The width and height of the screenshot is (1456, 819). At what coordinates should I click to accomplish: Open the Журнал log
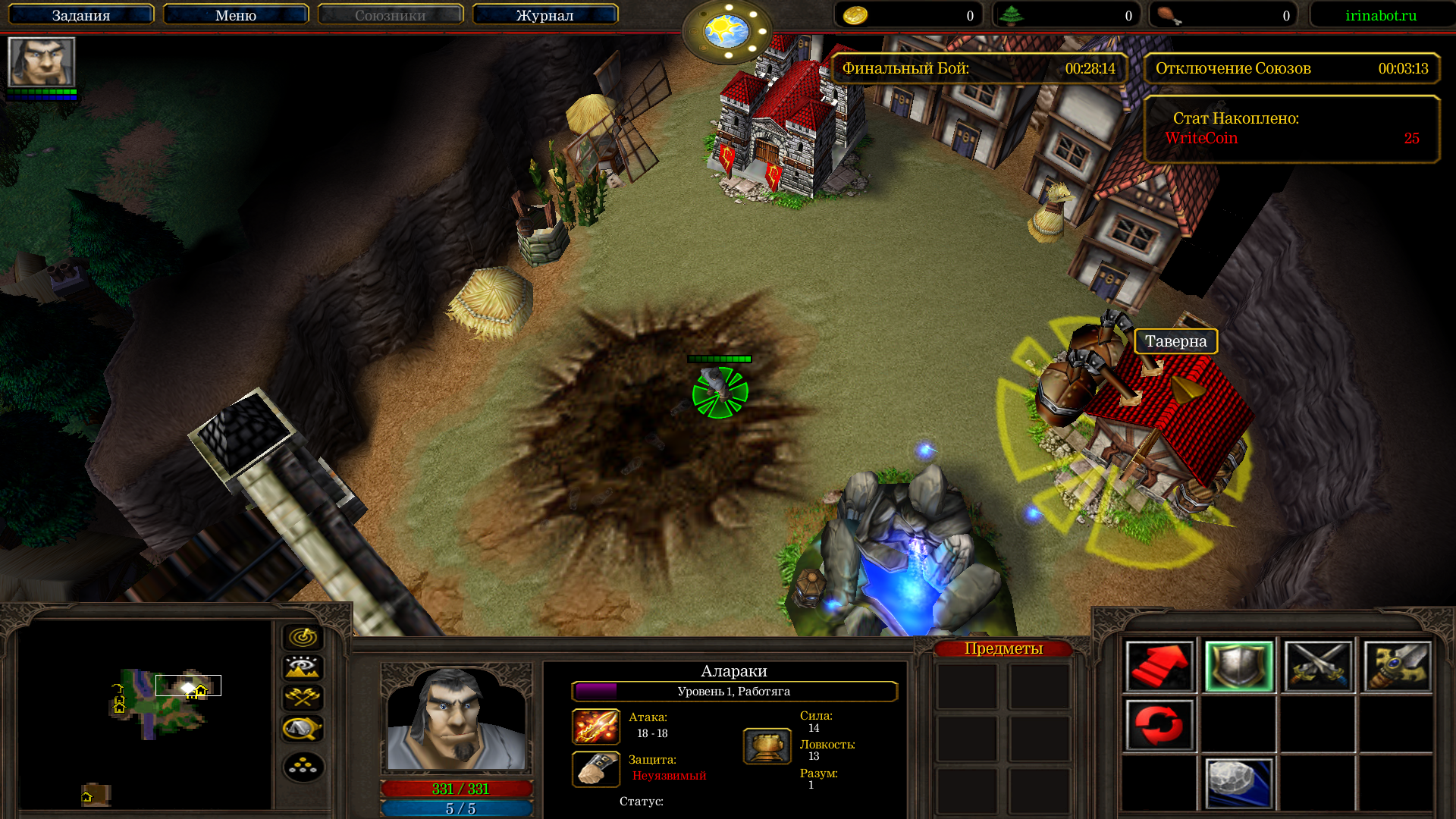[x=544, y=15]
